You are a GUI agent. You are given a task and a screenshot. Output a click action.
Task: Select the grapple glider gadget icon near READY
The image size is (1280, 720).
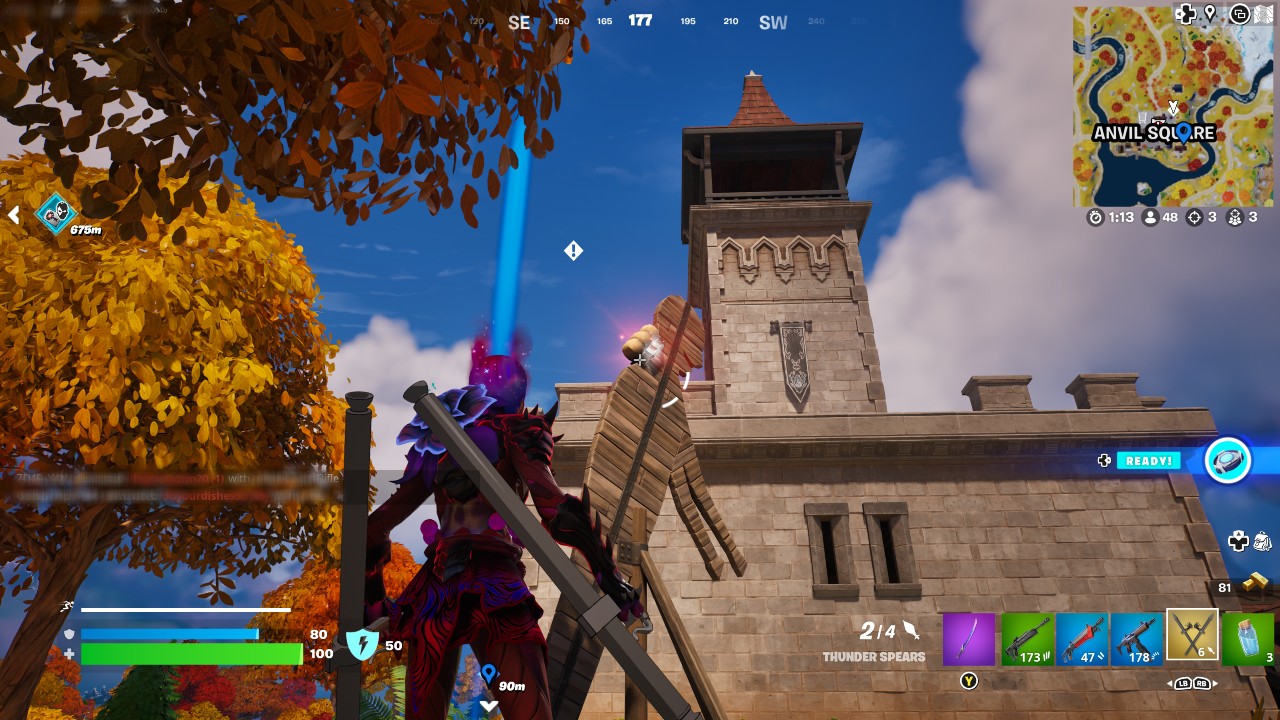1228,461
